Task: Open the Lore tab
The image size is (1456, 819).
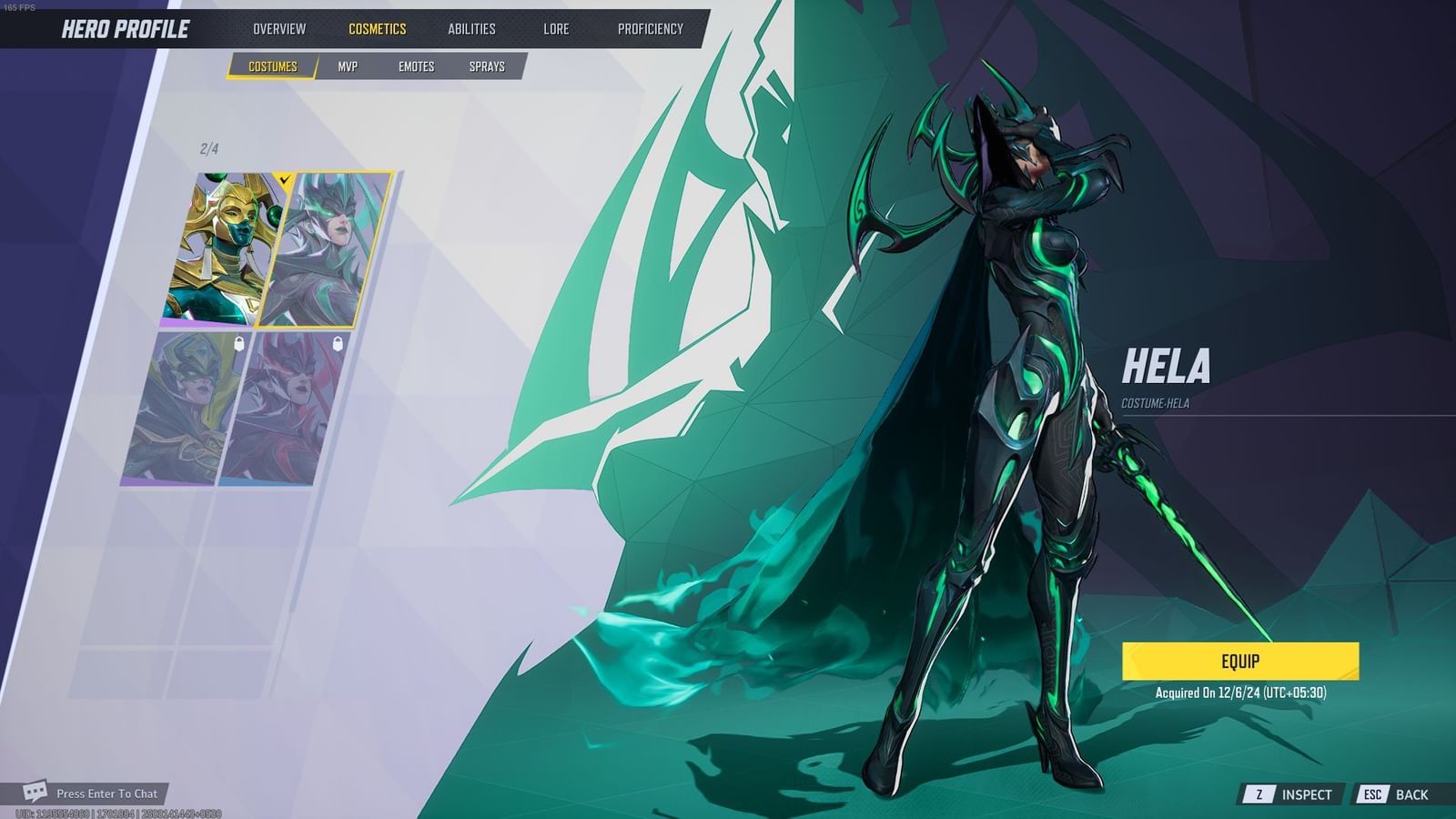Action: 555,28
